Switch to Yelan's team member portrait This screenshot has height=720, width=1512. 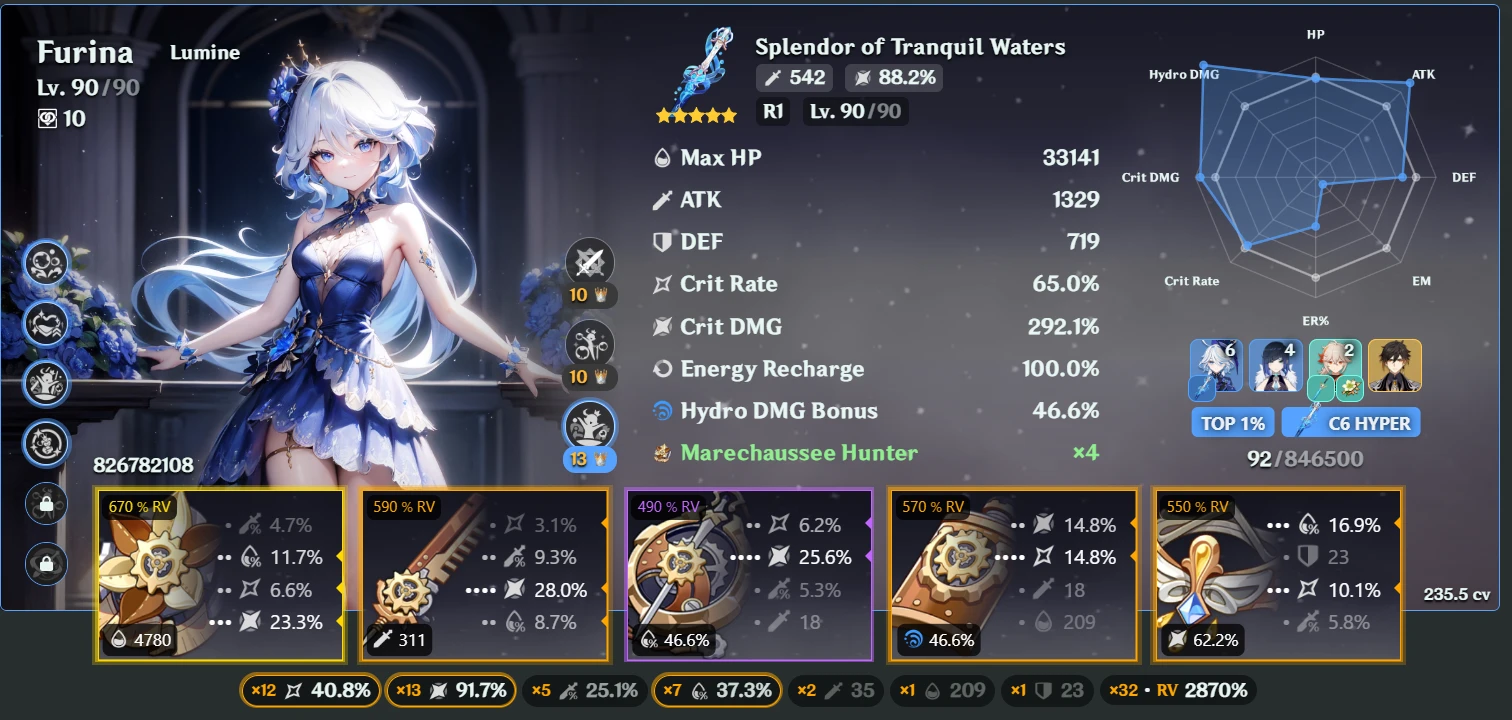(x=1274, y=365)
